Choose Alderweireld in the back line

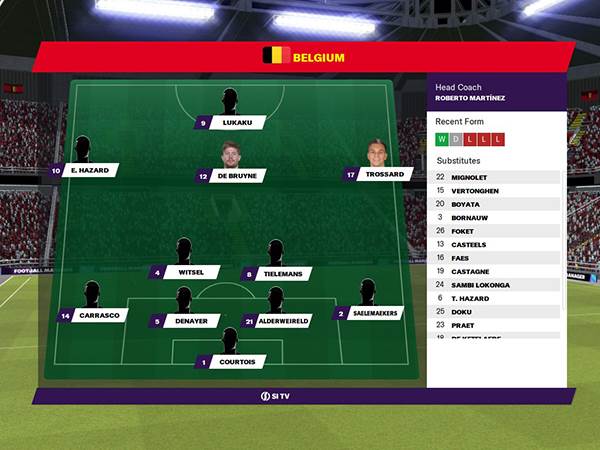284,321
